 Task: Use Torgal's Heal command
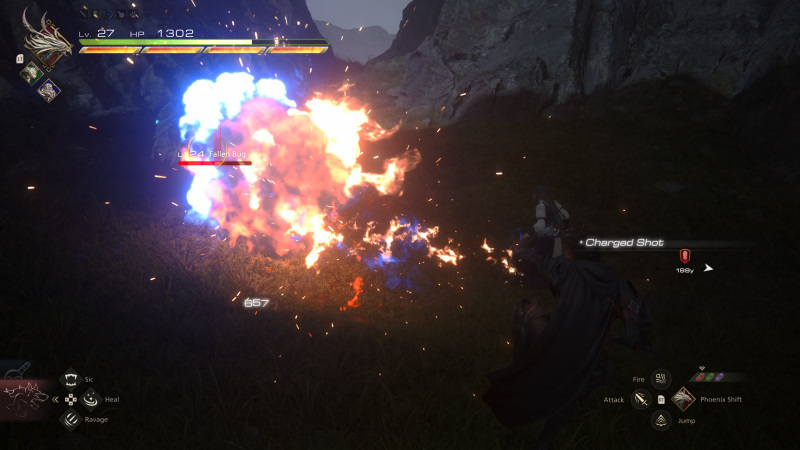(x=90, y=399)
